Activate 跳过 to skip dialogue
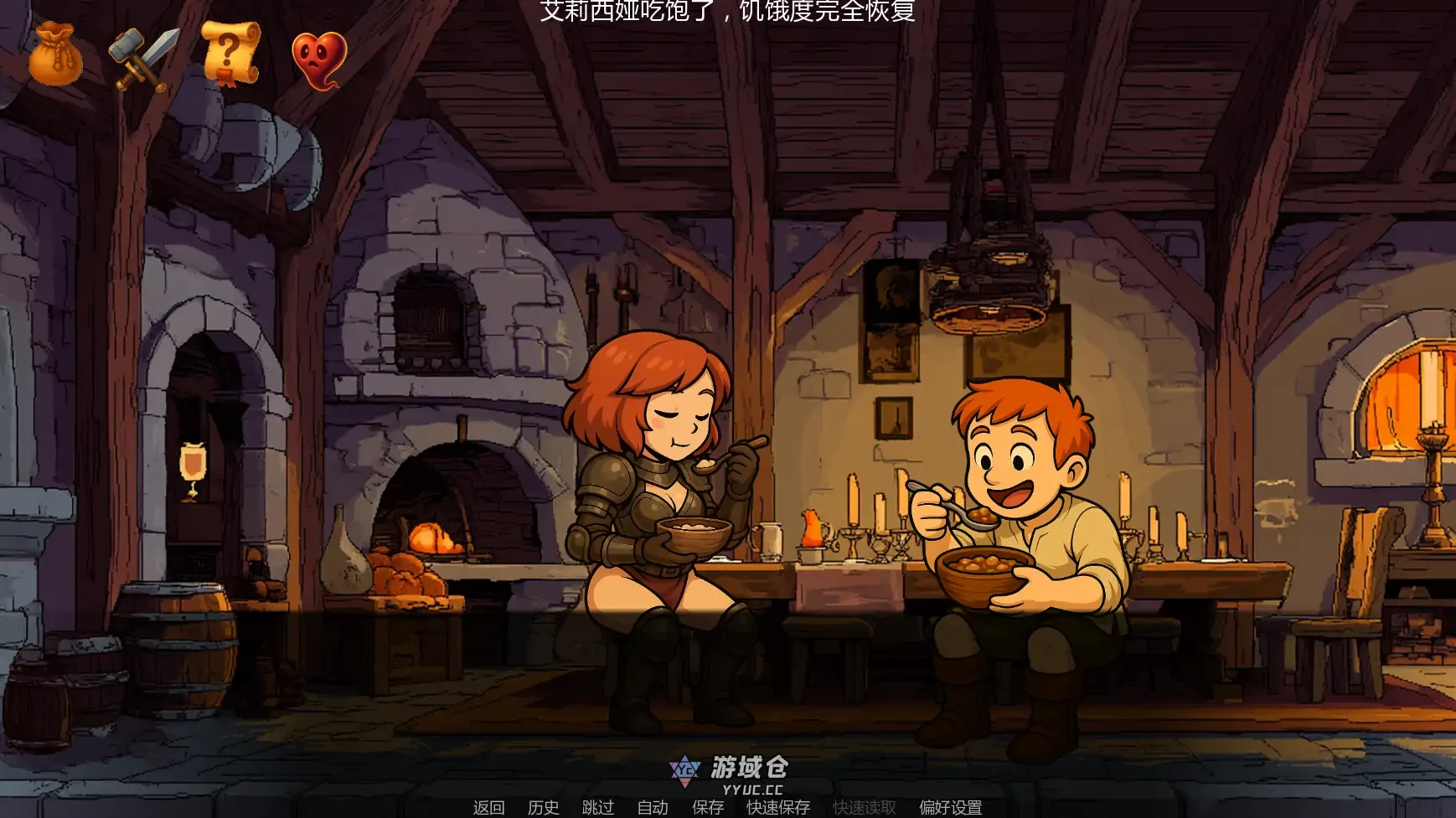The image size is (1456, 818). [597, 807]
